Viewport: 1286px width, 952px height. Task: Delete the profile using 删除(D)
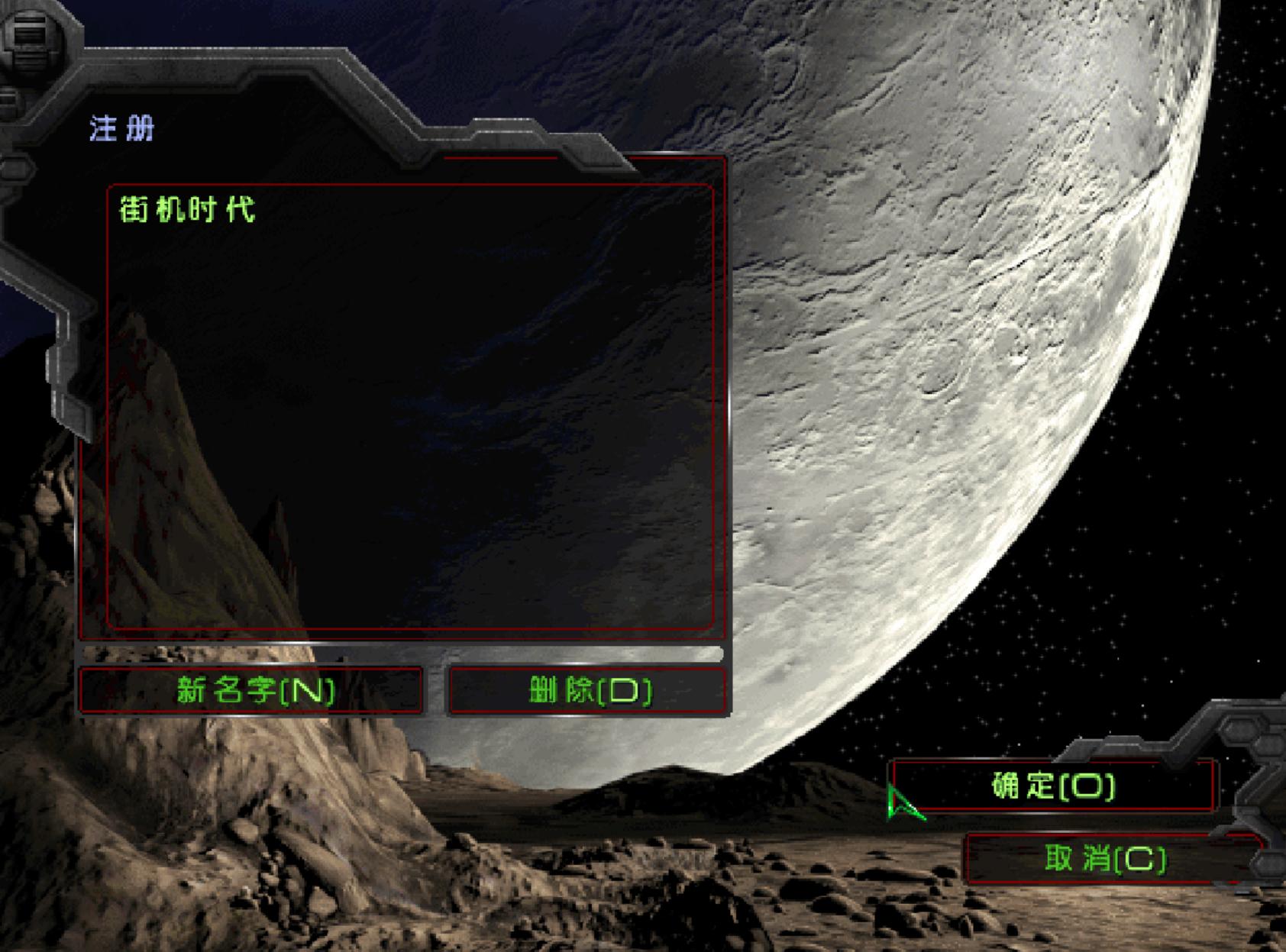coord(588,691)
